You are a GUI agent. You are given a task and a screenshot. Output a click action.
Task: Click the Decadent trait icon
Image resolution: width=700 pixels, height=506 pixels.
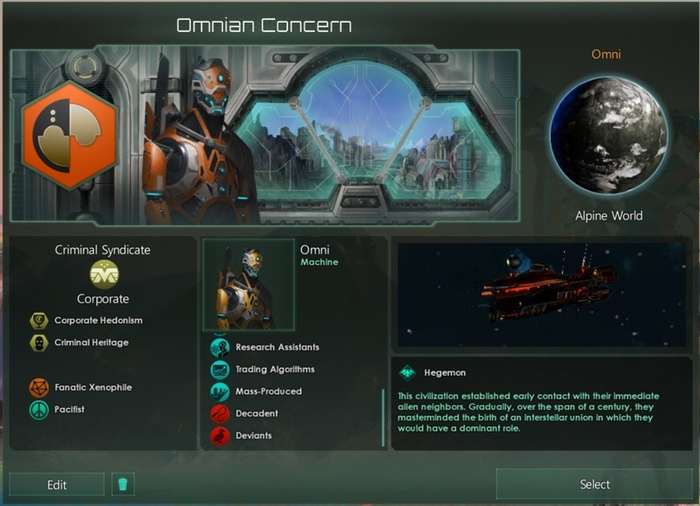click(x=220, y=413)
